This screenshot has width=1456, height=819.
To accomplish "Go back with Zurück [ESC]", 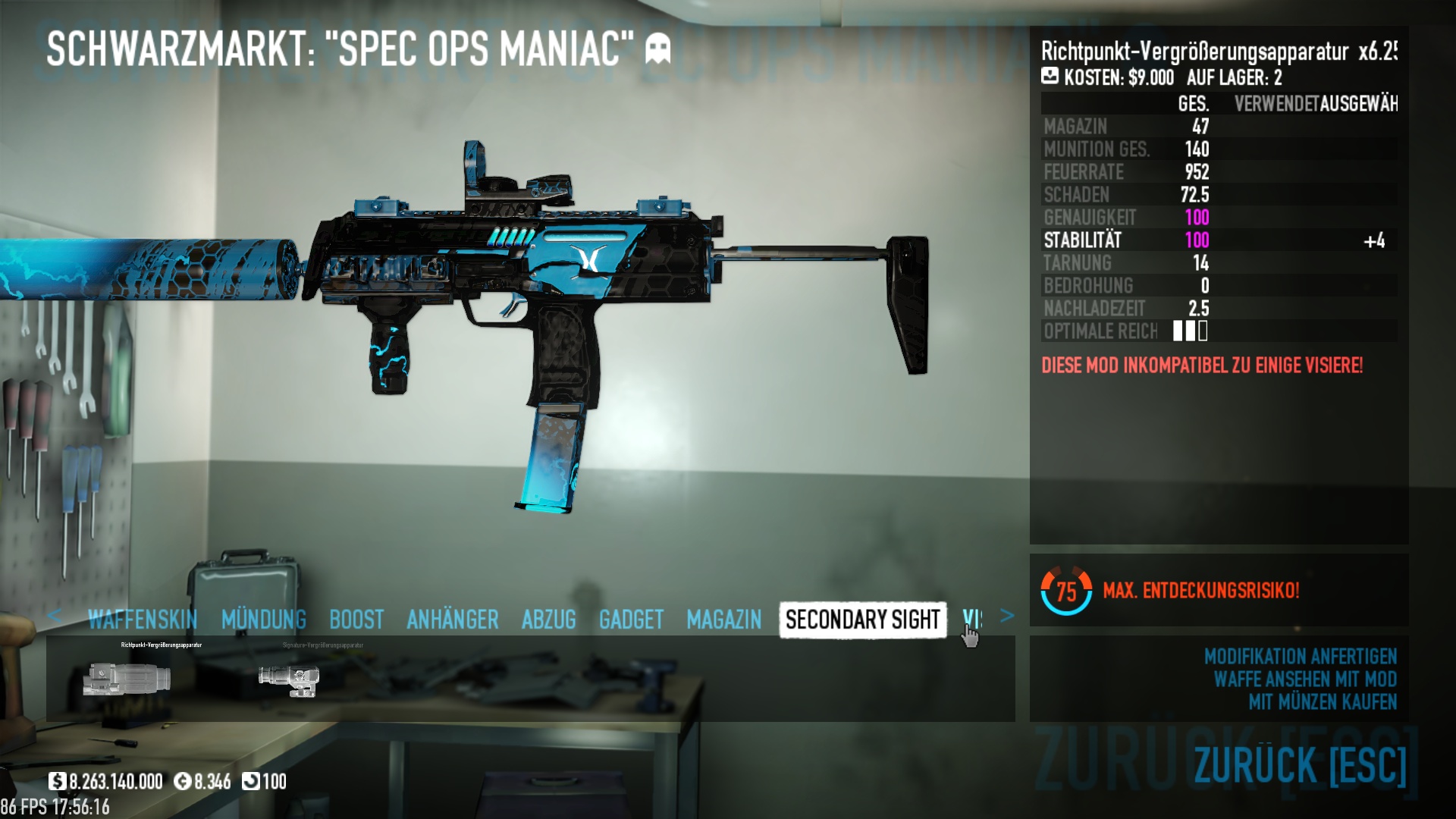I will point(1299,764).
